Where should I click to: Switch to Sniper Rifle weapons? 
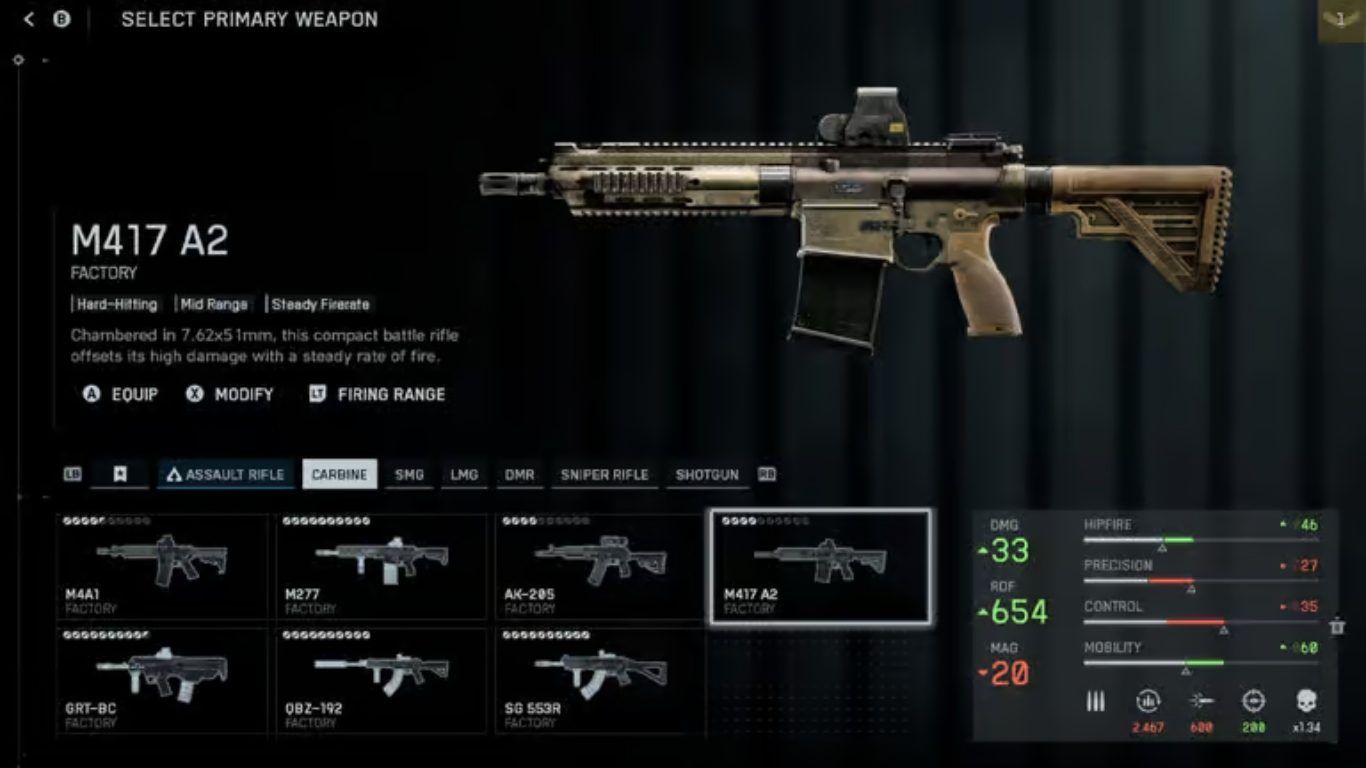click(604, 475)
